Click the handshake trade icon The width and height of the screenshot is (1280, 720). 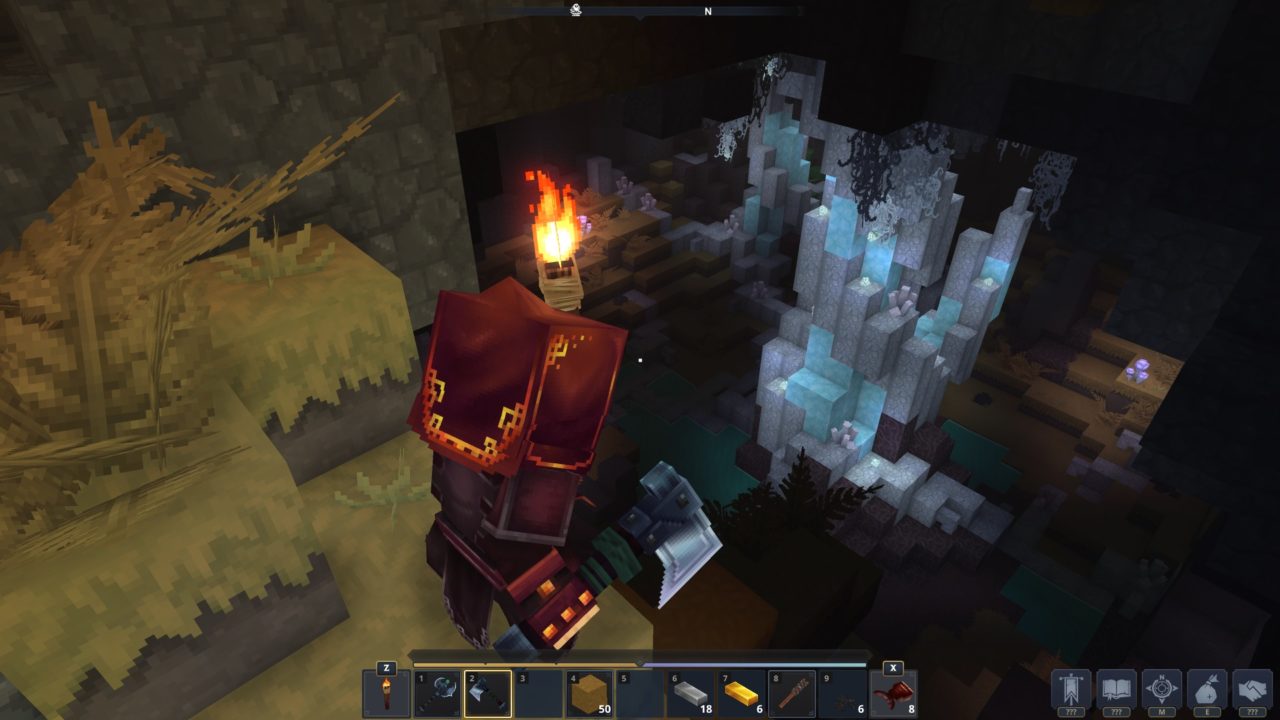[1252, 686]
